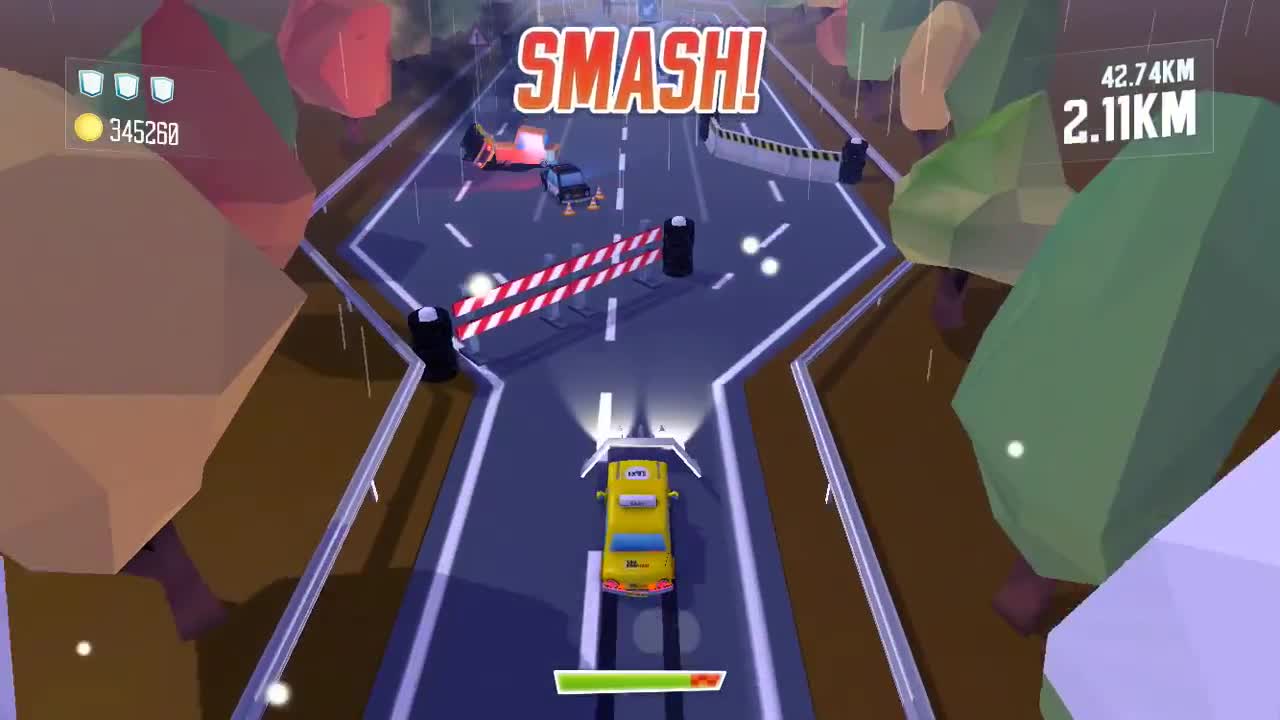Select the blue car near the wreck
Screen dimensions: 1280x720
pos(566,180)
